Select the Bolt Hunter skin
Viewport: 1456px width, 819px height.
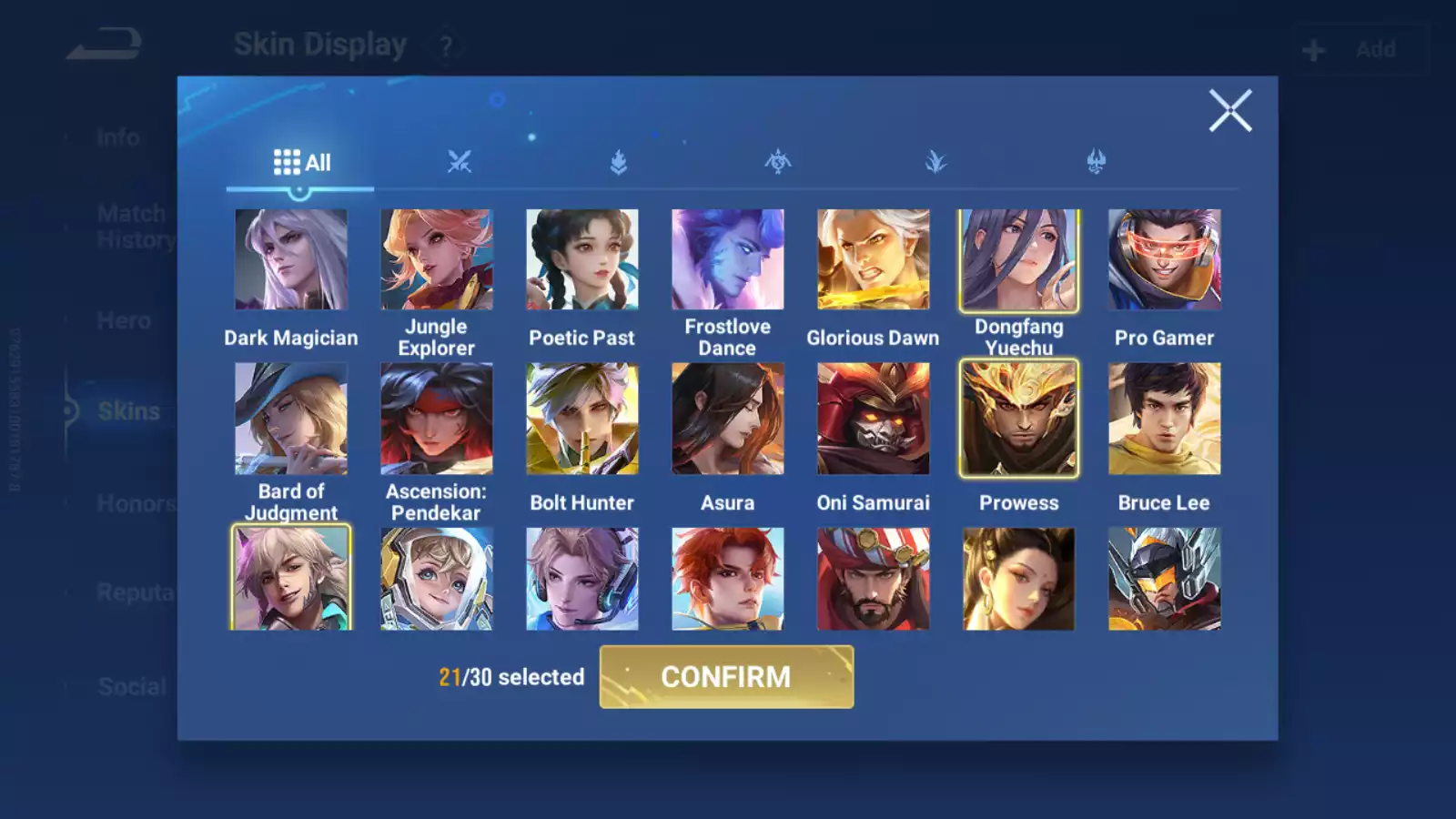tap(582, 419)
